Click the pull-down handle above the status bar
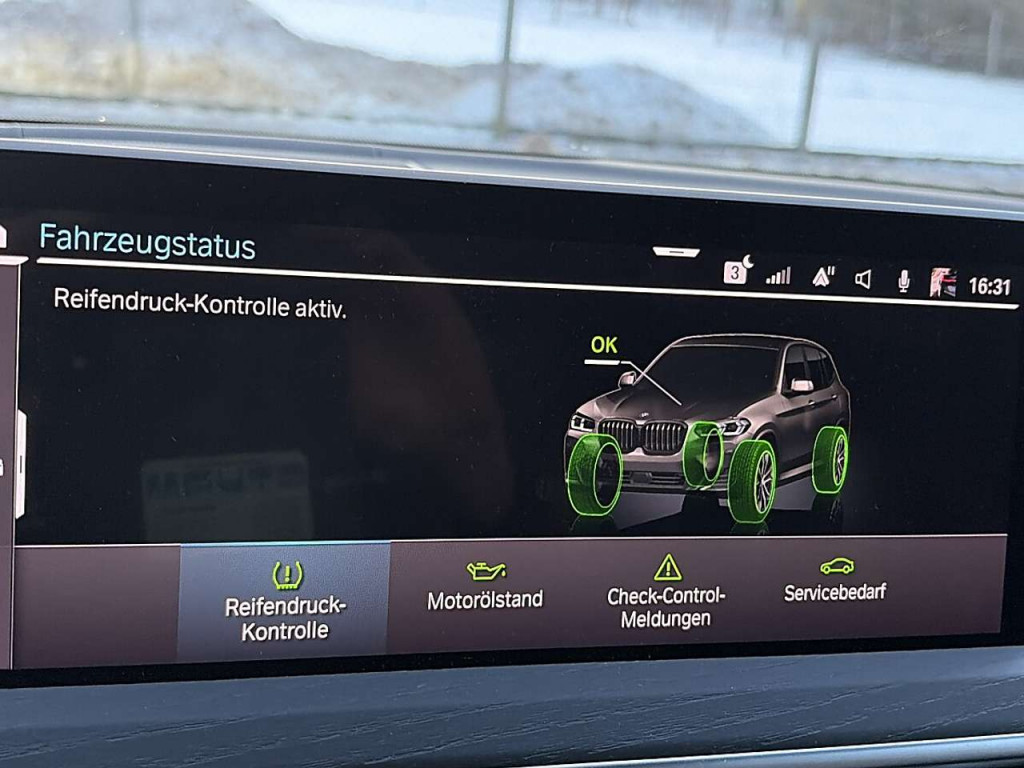 click(x=676, y=252)
